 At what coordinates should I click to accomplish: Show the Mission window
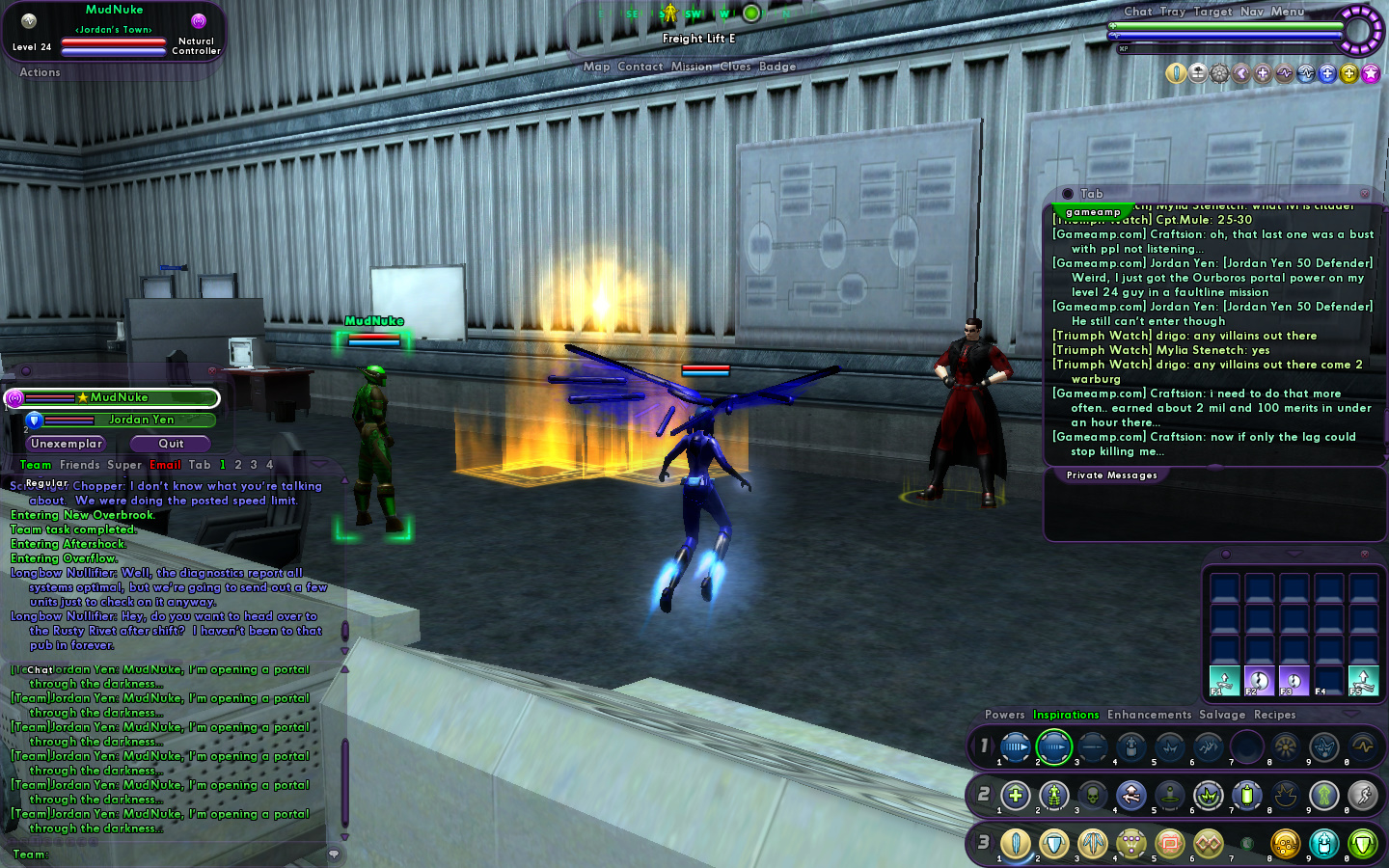click(x=692, y=67)
